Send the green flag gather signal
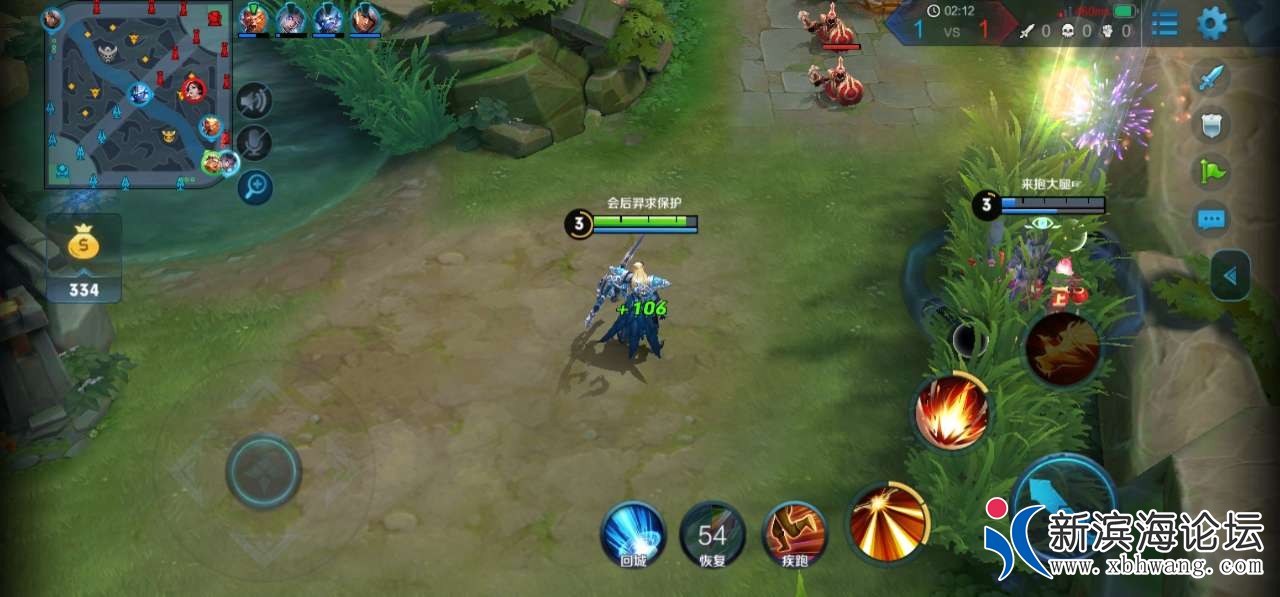This screenshot has width=1280, height=597. (x=1212, y=171)
